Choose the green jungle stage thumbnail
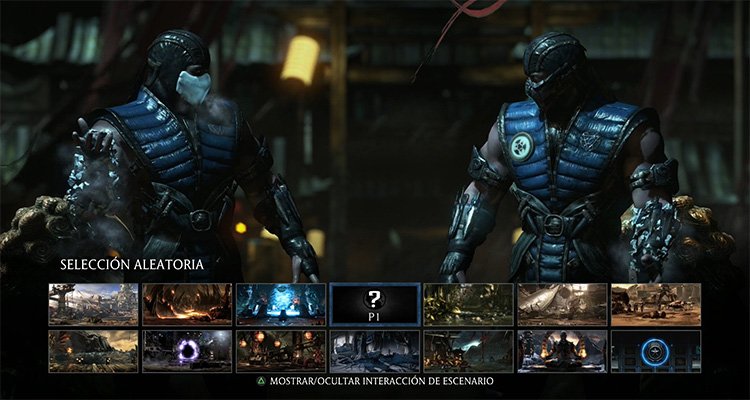 (x=469, y=304)
